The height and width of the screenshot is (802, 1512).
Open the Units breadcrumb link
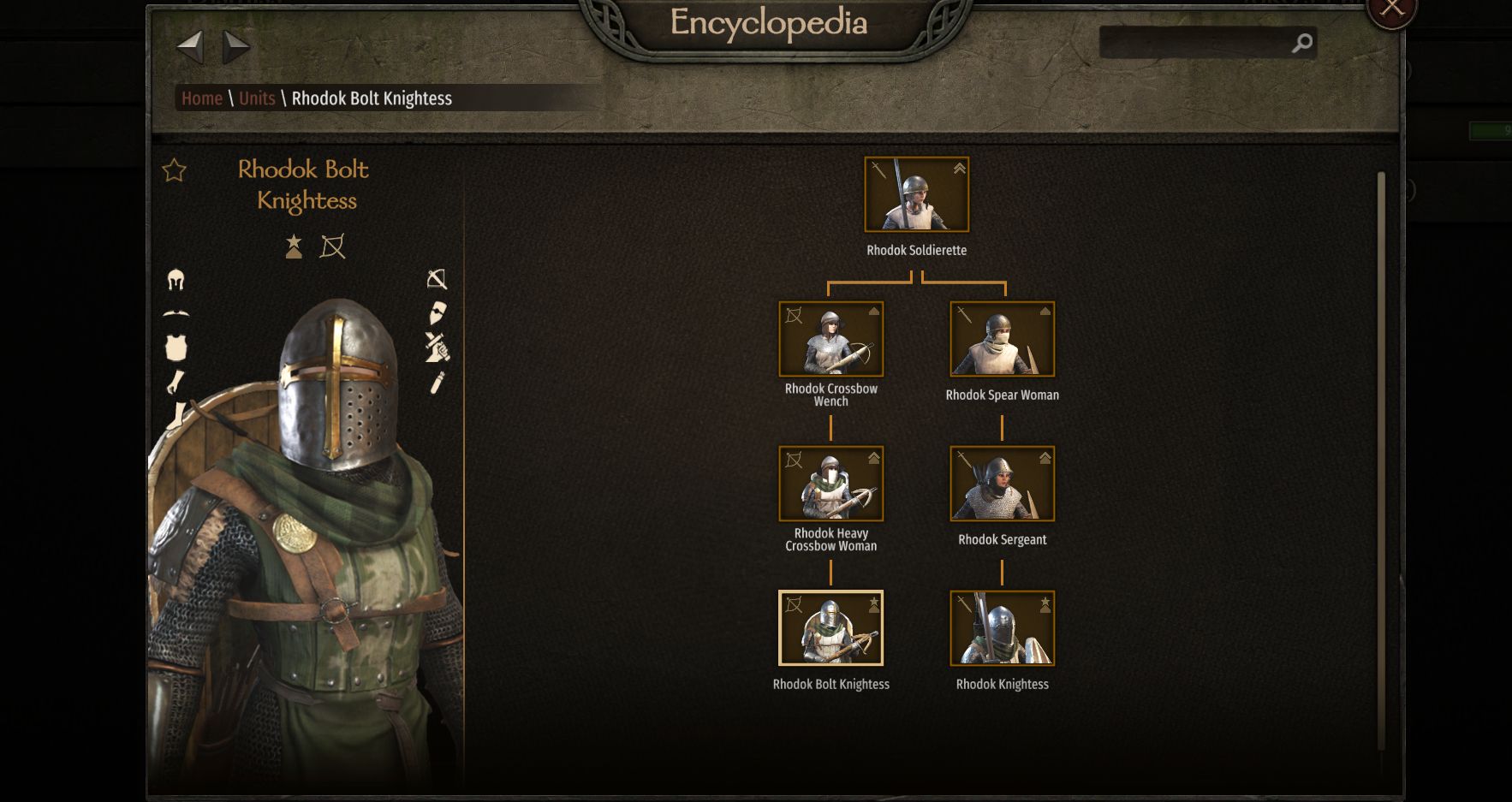[257, 98]
